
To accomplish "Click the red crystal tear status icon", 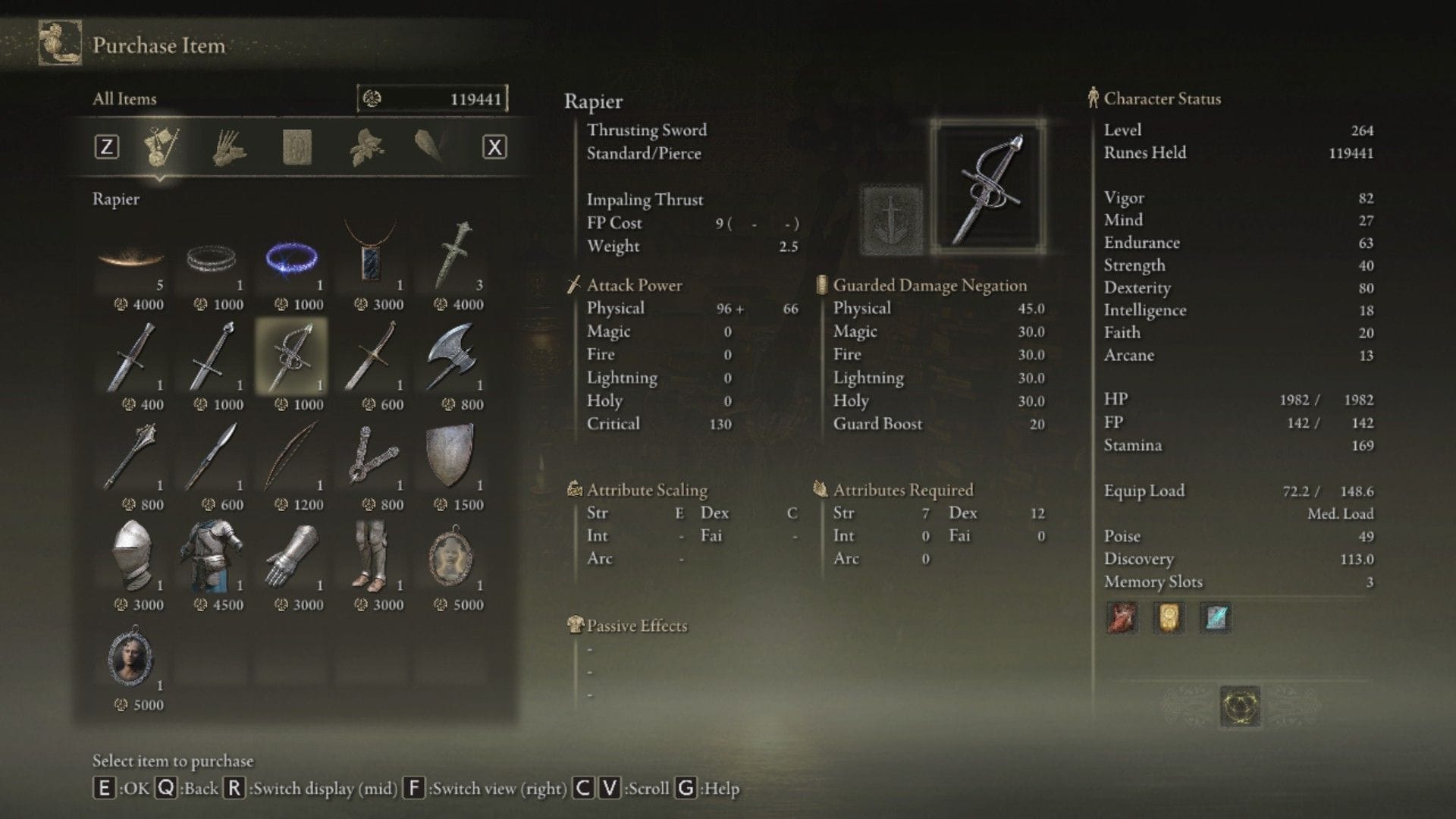I will pyautogui.click(x=1120, y=618).
